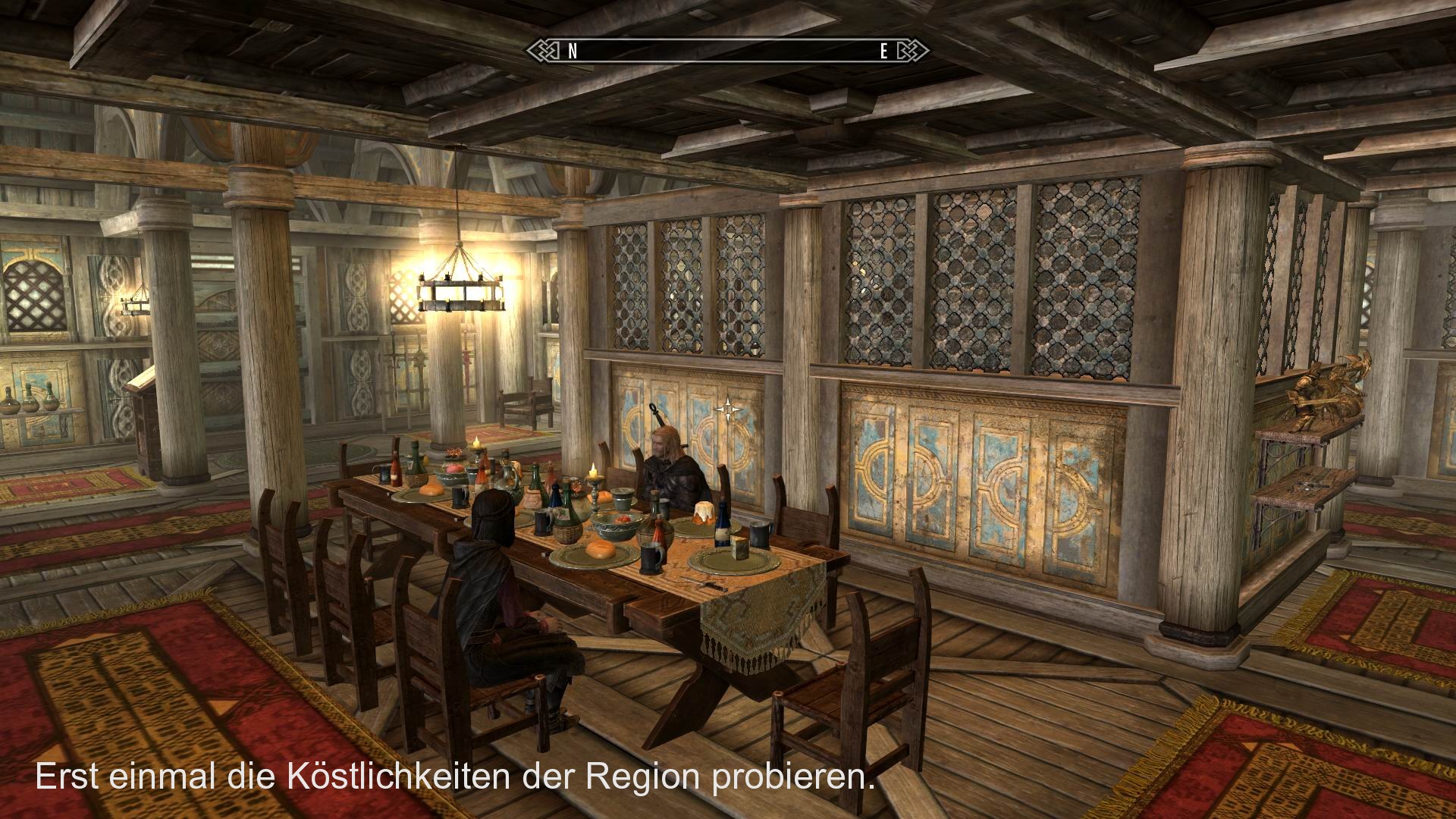Screen dimensions: 1456x819
Task: Select the crosshair reticle at screen center
Action: pyautogui.click(x=727, y=409)
